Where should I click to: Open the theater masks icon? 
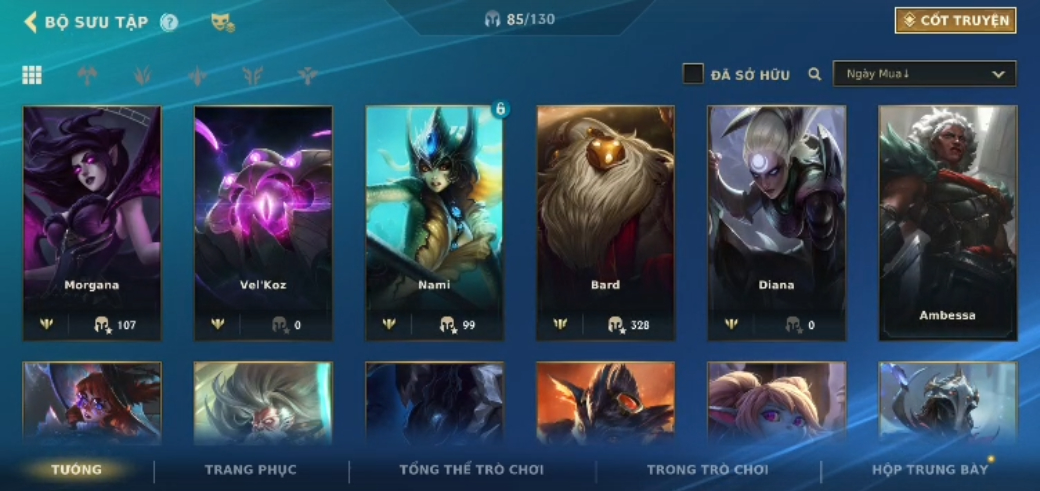coord(222,22)
